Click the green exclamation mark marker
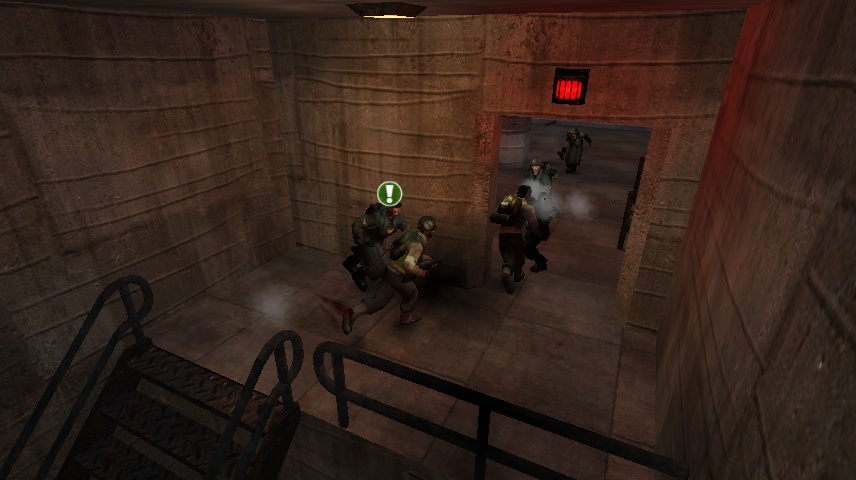Screen dimensions: 856x480 [x=389, y=193]
